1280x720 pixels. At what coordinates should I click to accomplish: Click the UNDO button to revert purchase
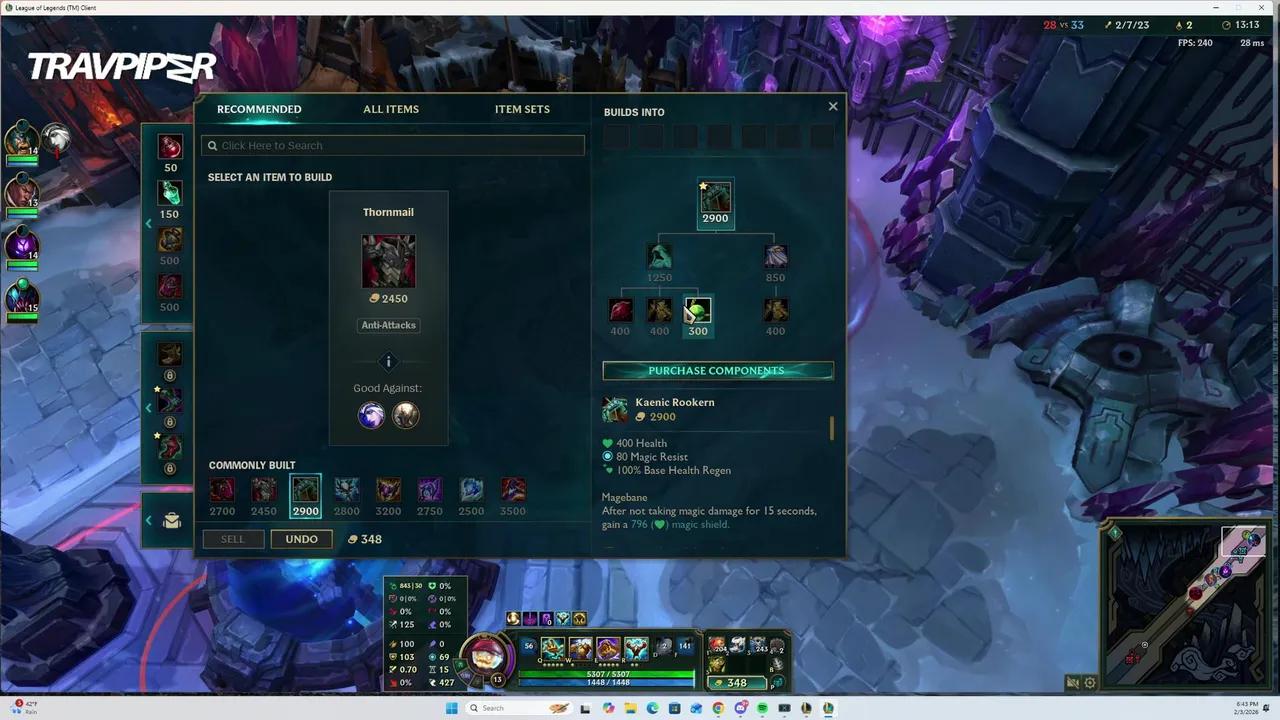[301, 538]
